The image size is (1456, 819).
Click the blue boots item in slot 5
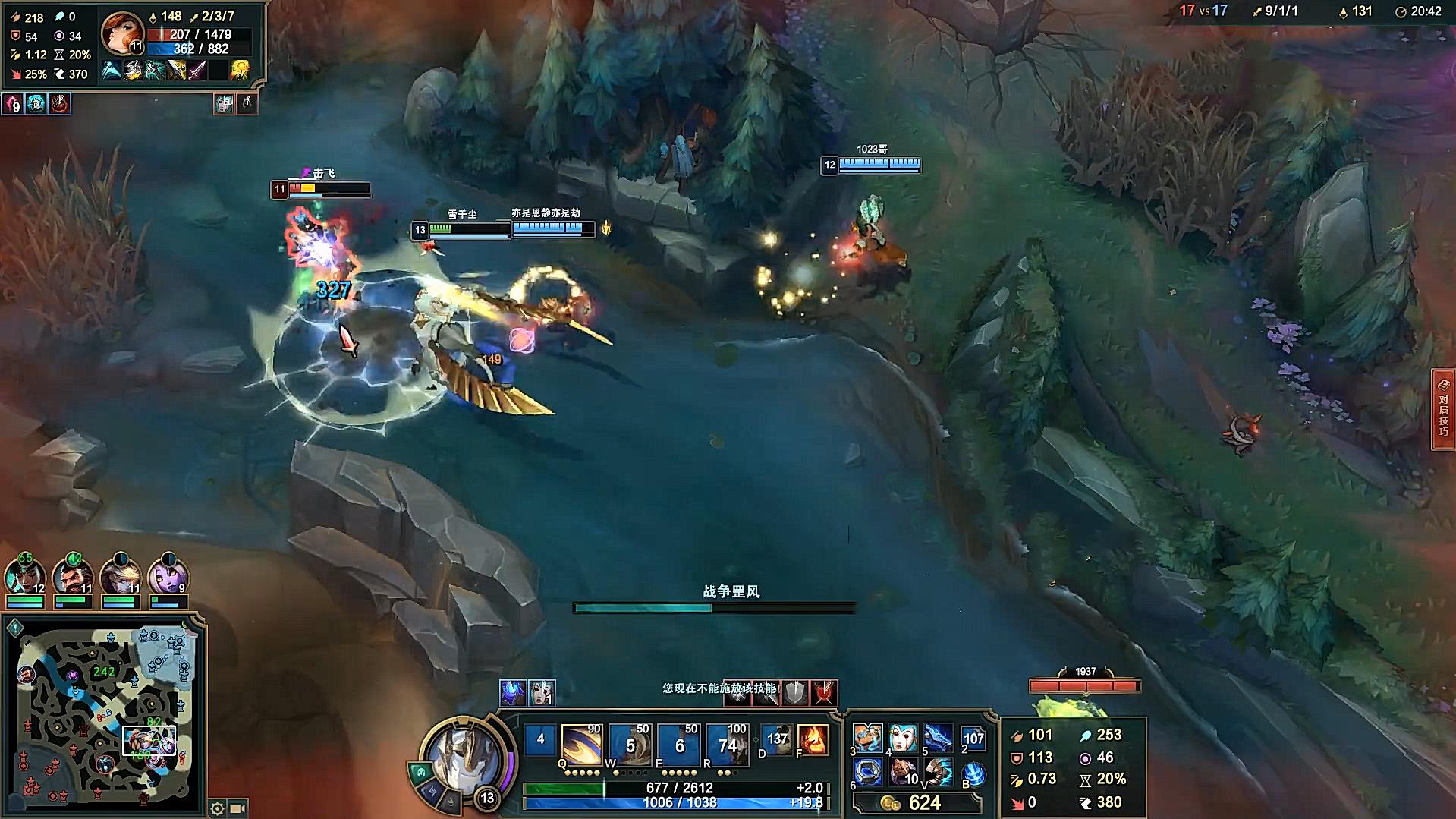click(x=939, y=737)
